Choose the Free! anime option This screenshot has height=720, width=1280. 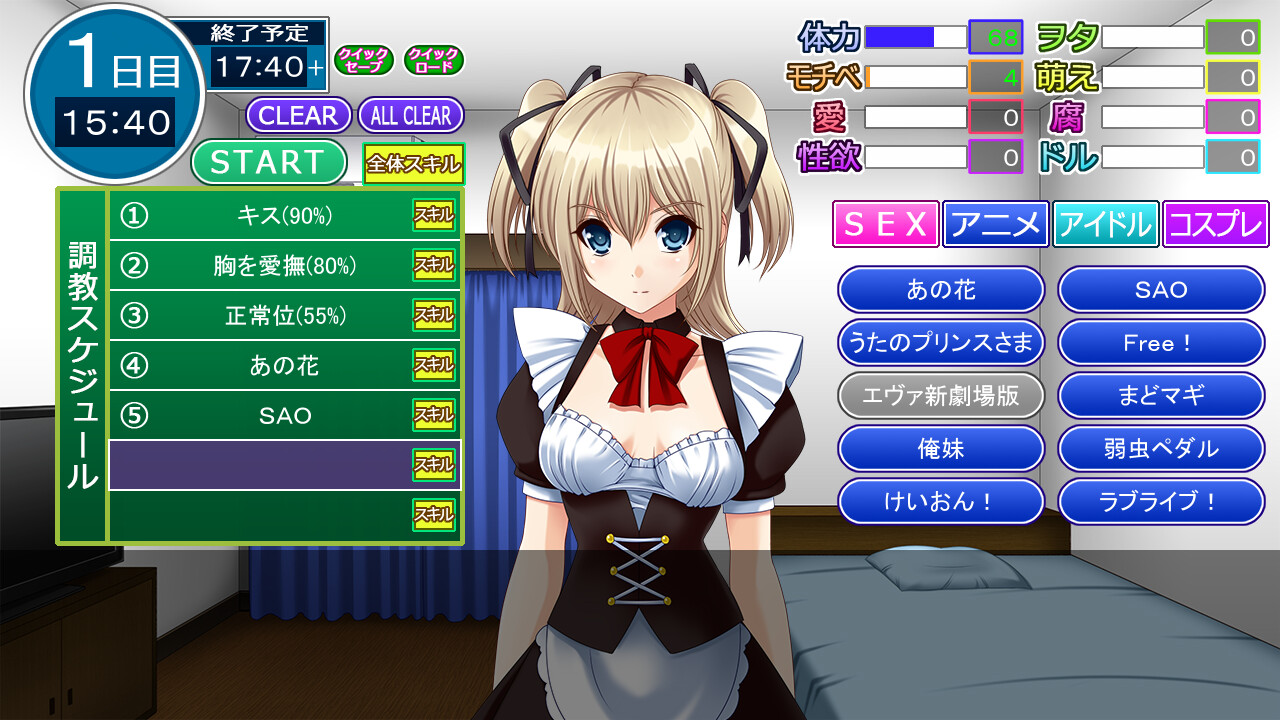coord(1161,343)
